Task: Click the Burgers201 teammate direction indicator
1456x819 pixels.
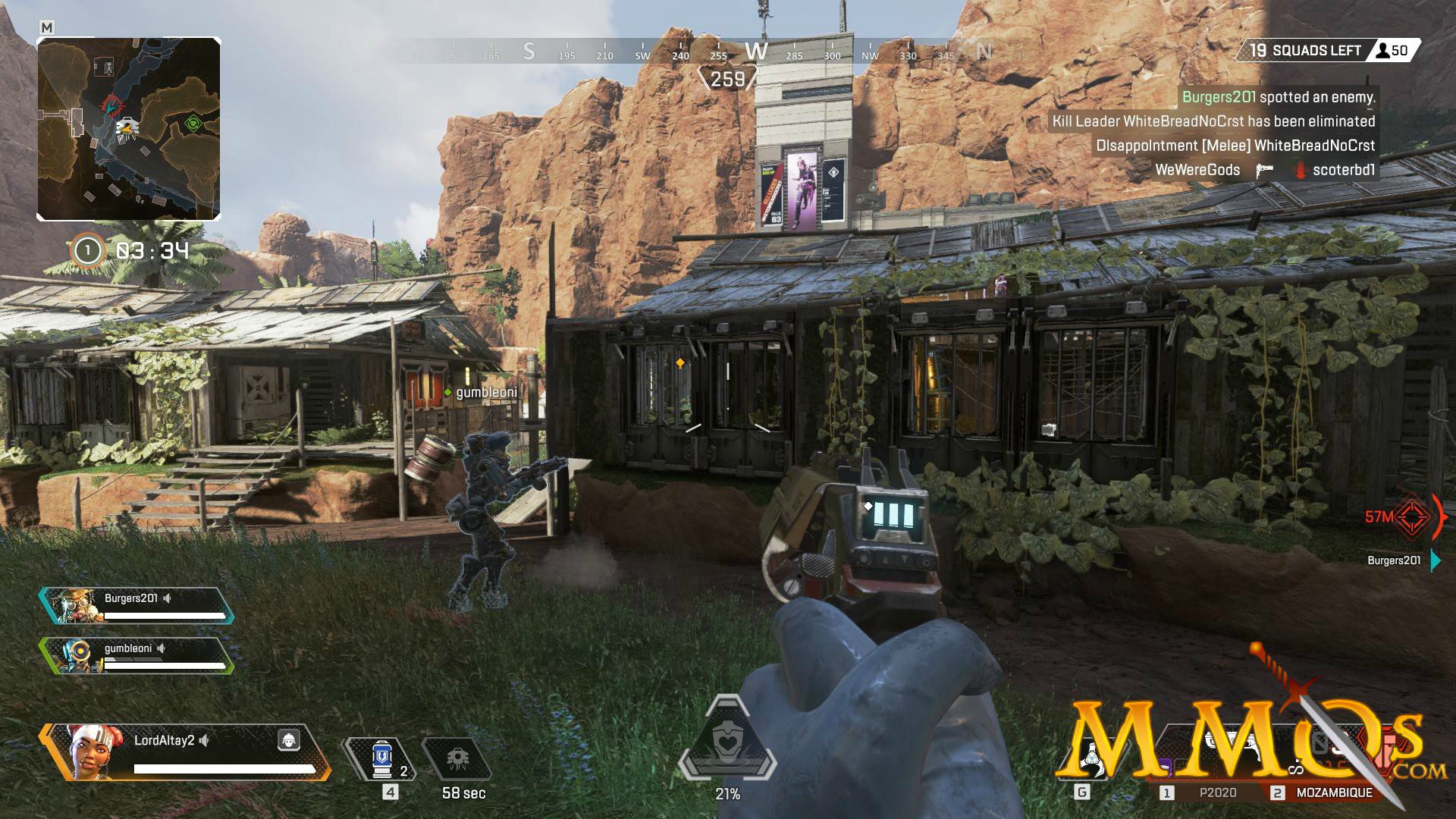Action: click(x=1435, y=560)
